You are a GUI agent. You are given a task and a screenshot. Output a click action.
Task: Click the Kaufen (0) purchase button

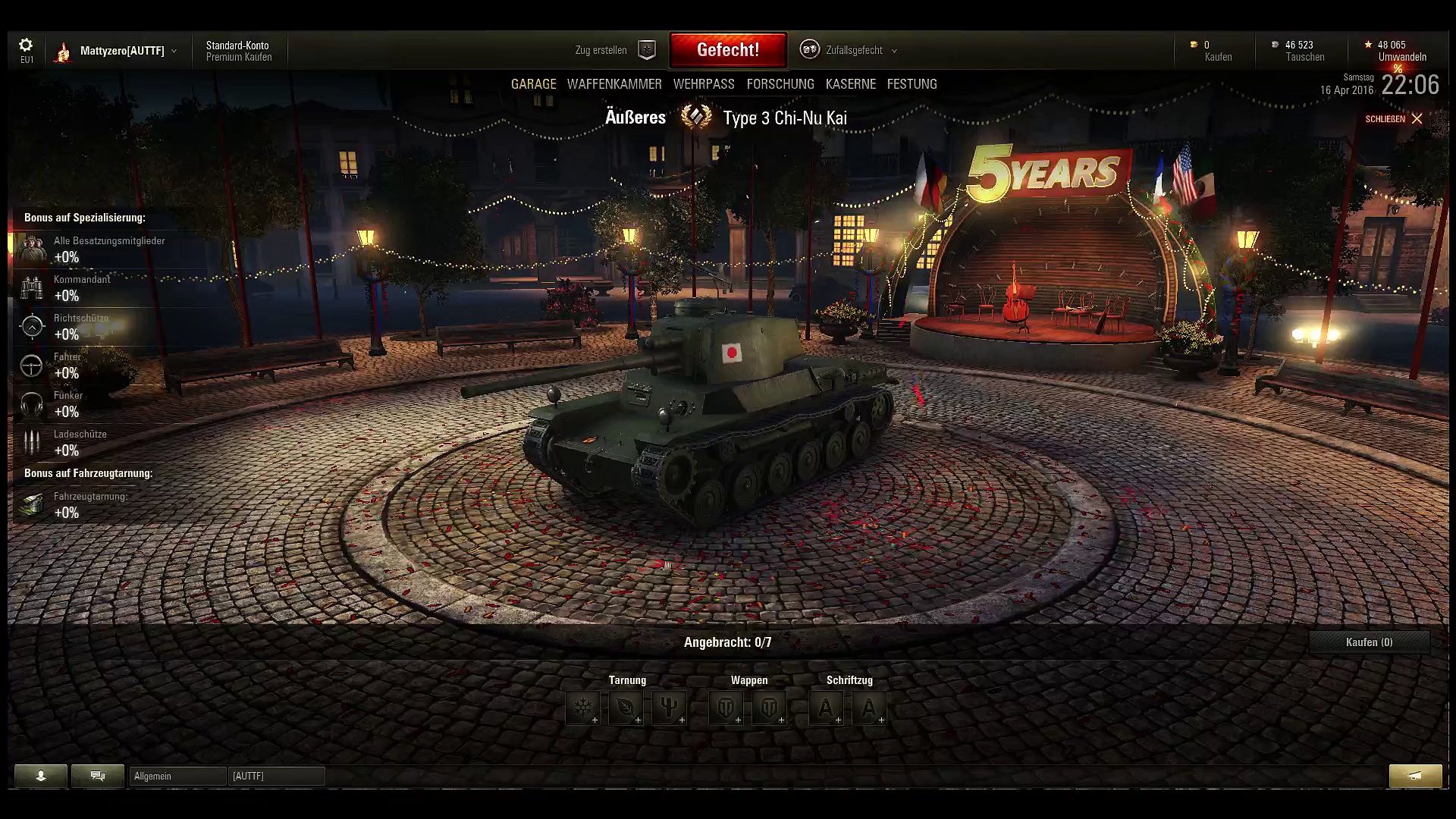1369,642
